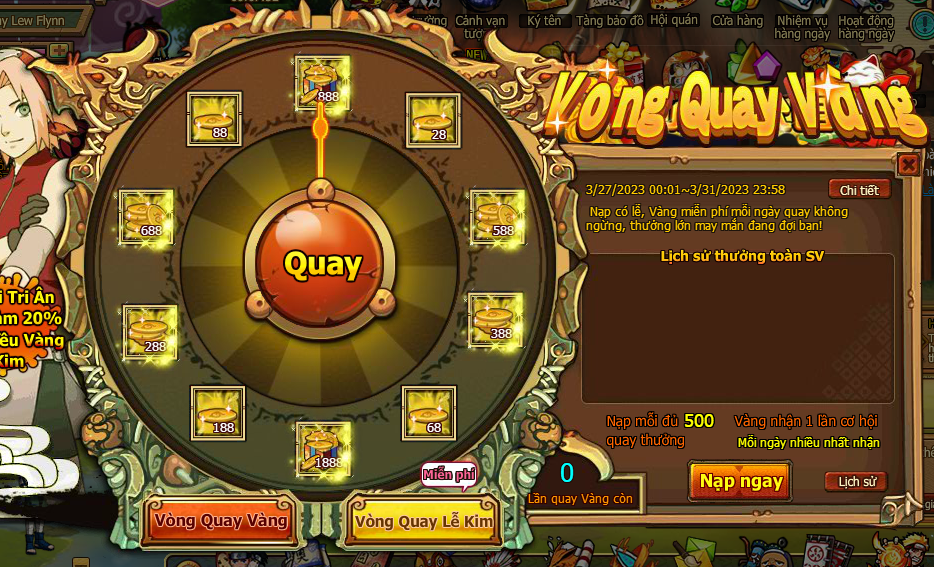Viewport: 934px width, 567px height.
Task: Select the 1888 gold prize slot
Action: point(323,448)
